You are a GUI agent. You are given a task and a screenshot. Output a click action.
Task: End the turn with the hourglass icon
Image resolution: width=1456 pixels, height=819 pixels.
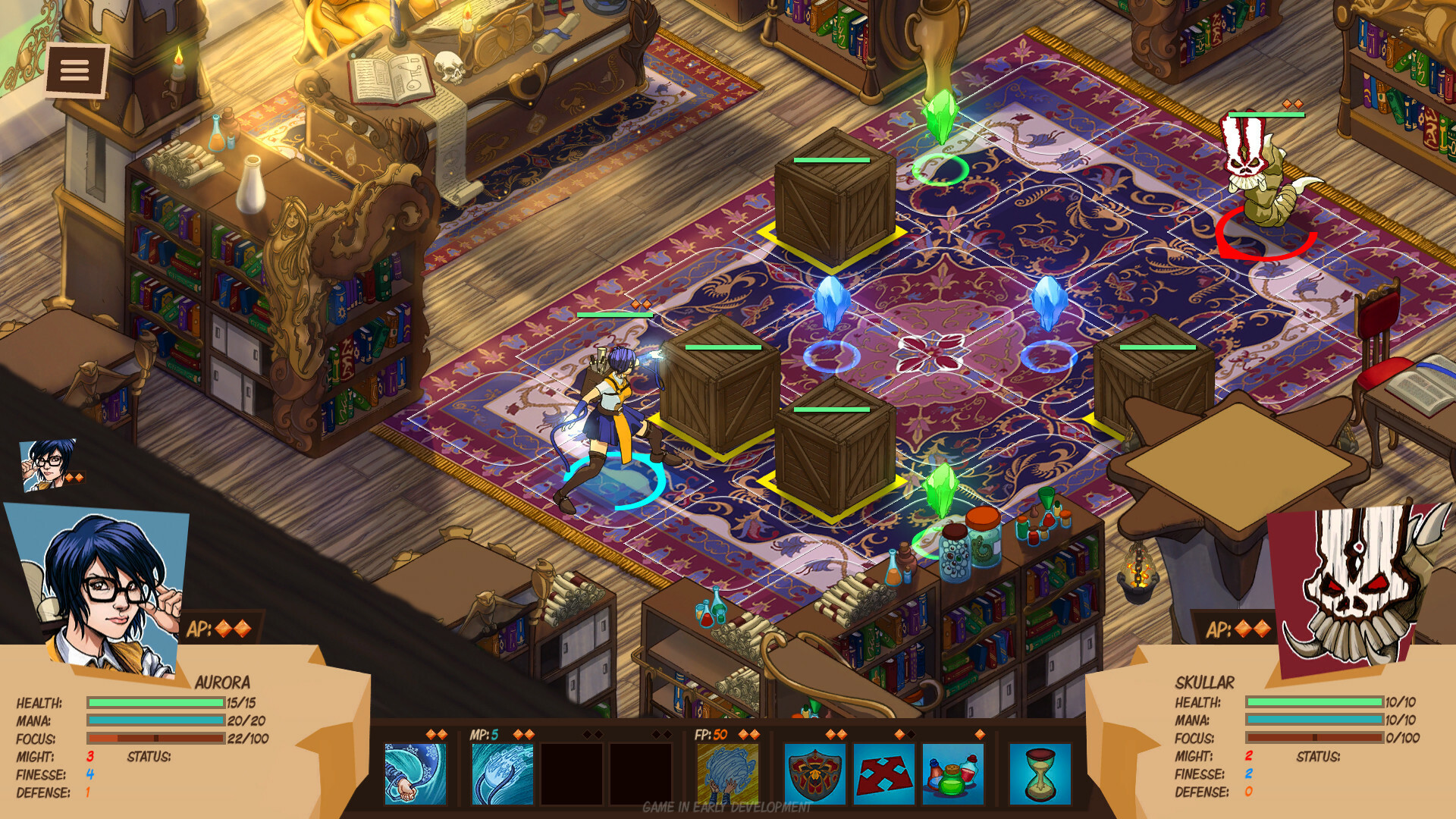[1041, 773]
